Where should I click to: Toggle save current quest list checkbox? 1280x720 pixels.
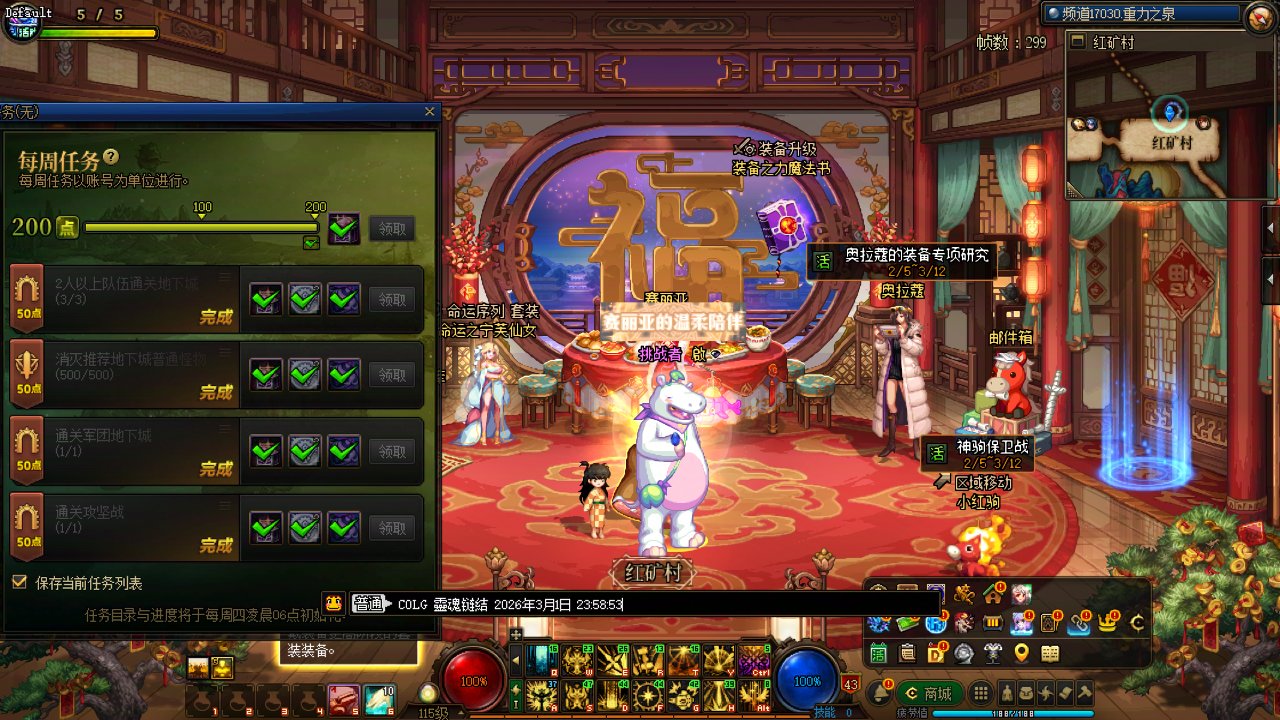click(19, 582)
